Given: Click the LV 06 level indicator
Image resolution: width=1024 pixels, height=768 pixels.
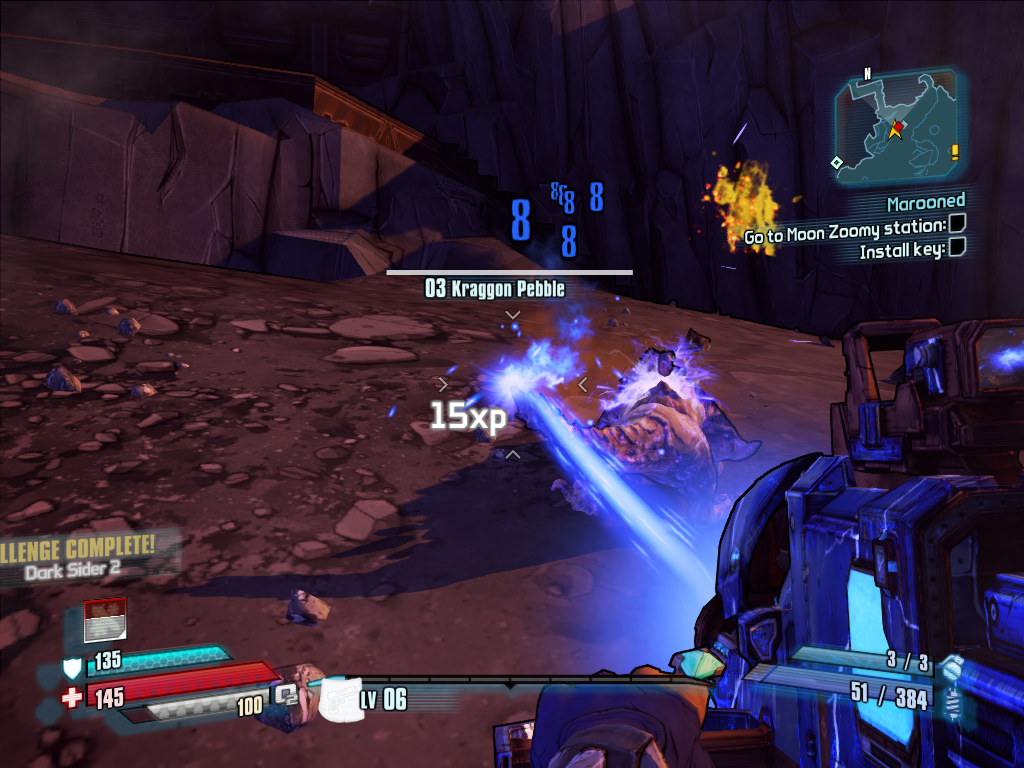Looking at the screenshot, I should (384, 699).
